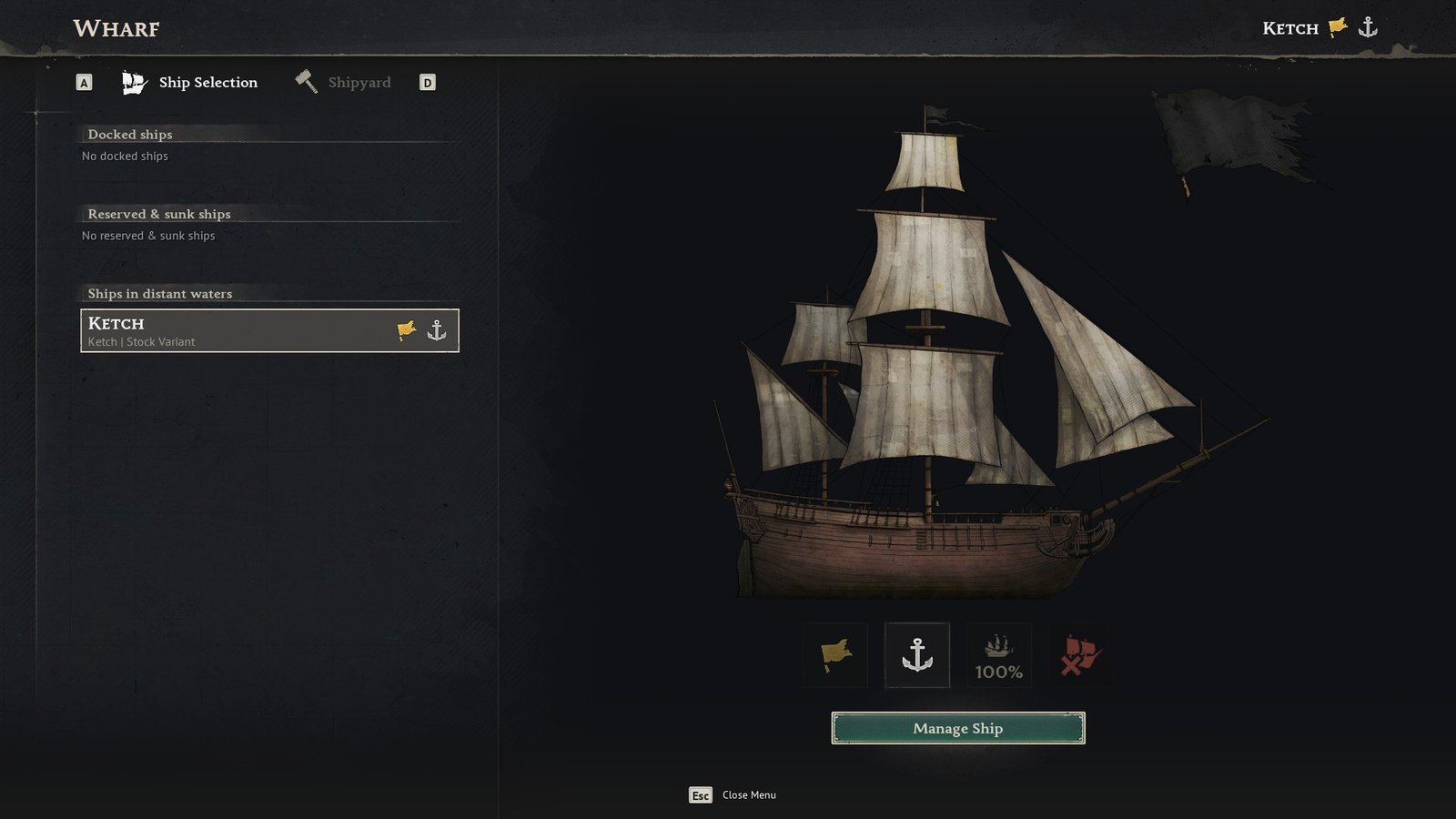This screenshot has height=819, width=1456.
Task: Select the Ship Selection tab
Action: pos(208,82)
